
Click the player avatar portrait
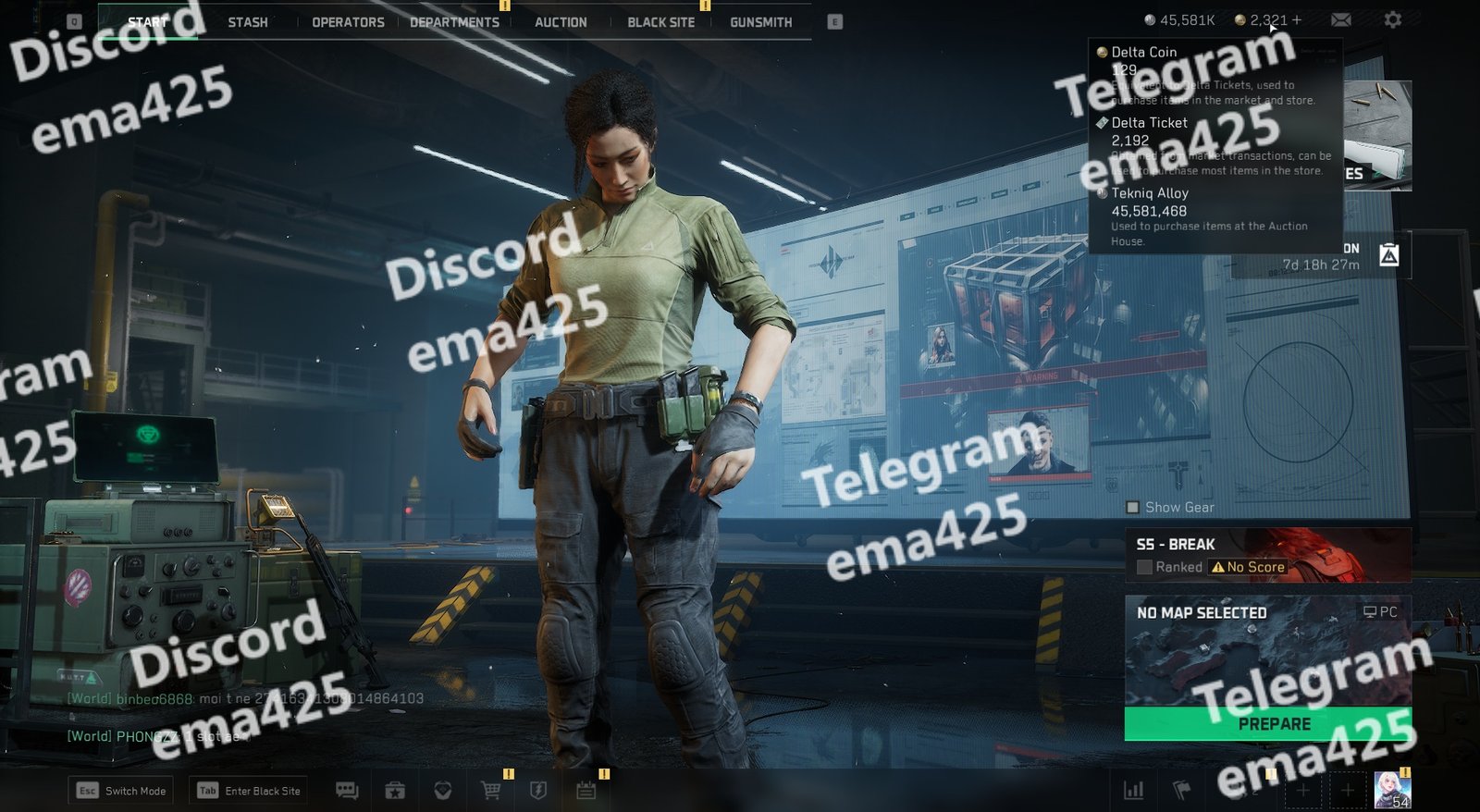[x=1391, y=790]
